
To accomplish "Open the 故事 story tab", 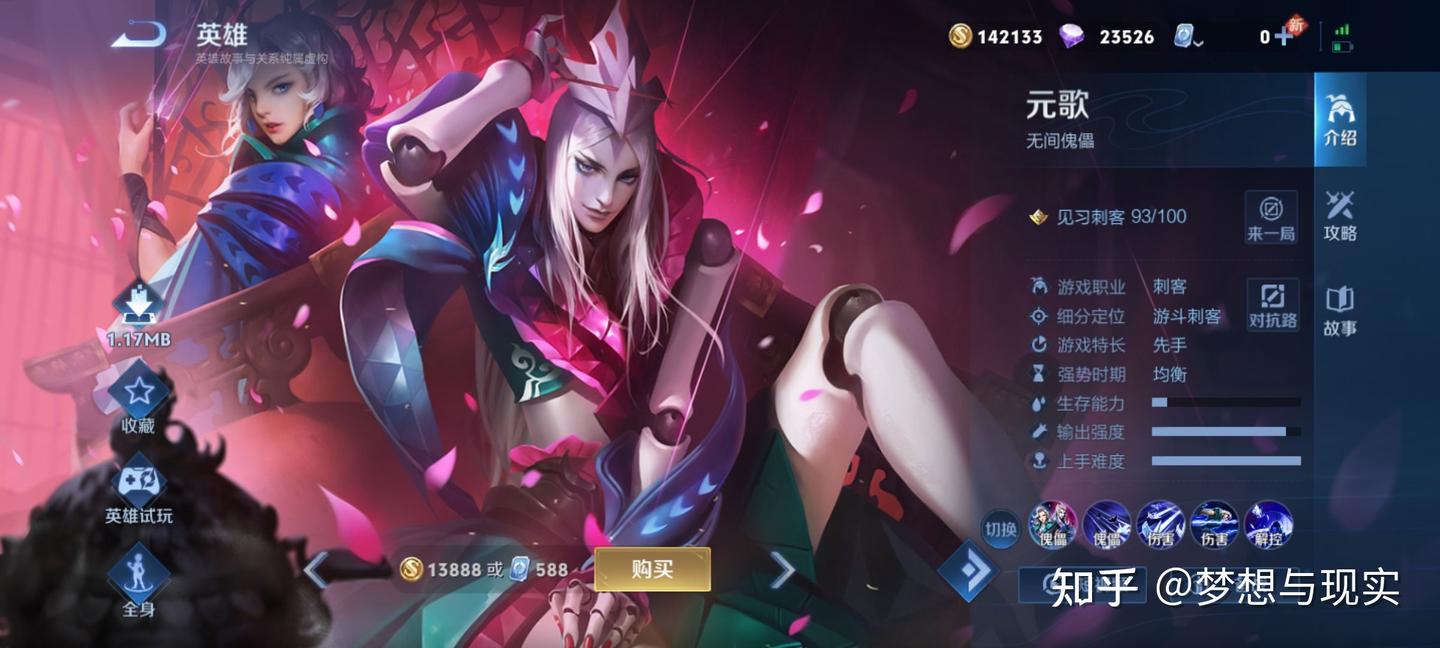I will tap(1340, 311).
